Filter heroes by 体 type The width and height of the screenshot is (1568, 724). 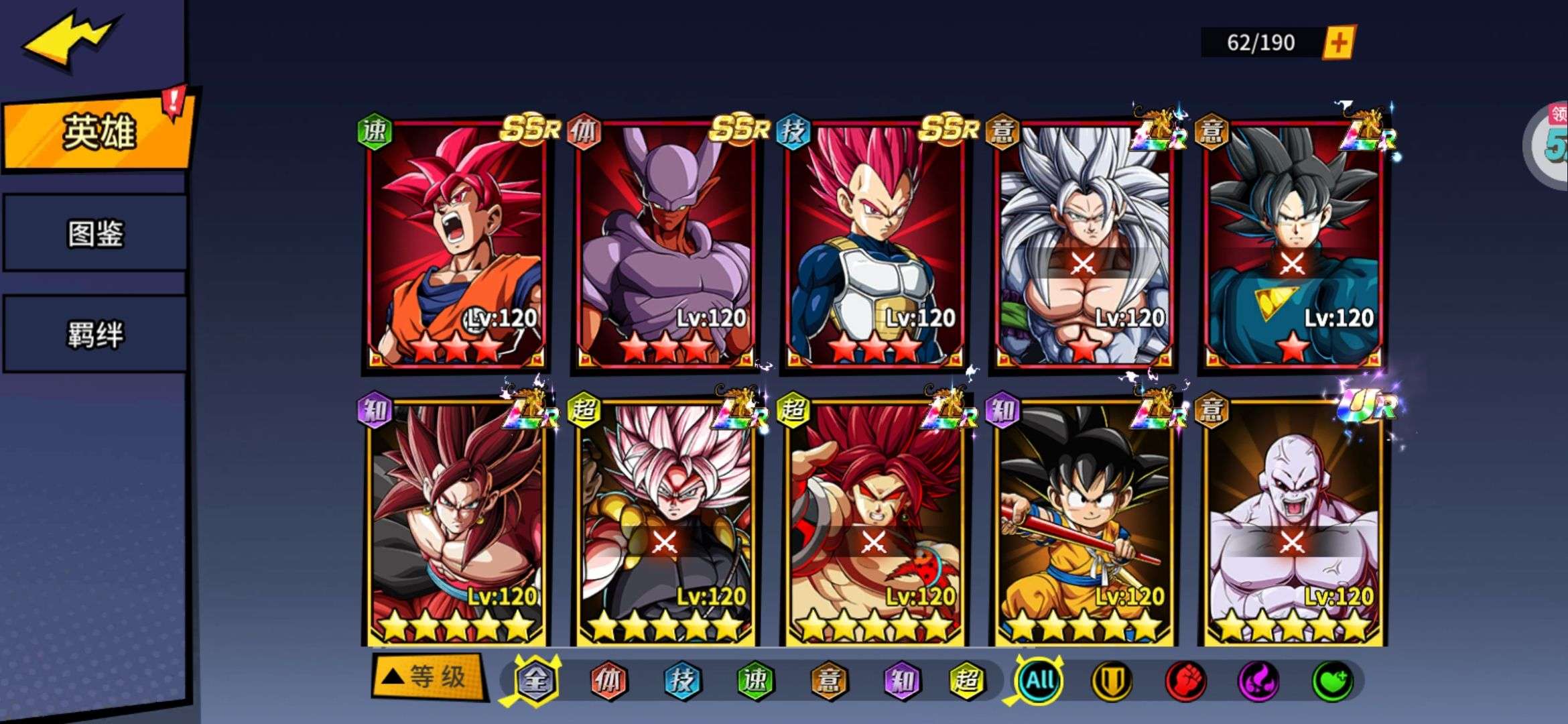click(x=608, y=681)
